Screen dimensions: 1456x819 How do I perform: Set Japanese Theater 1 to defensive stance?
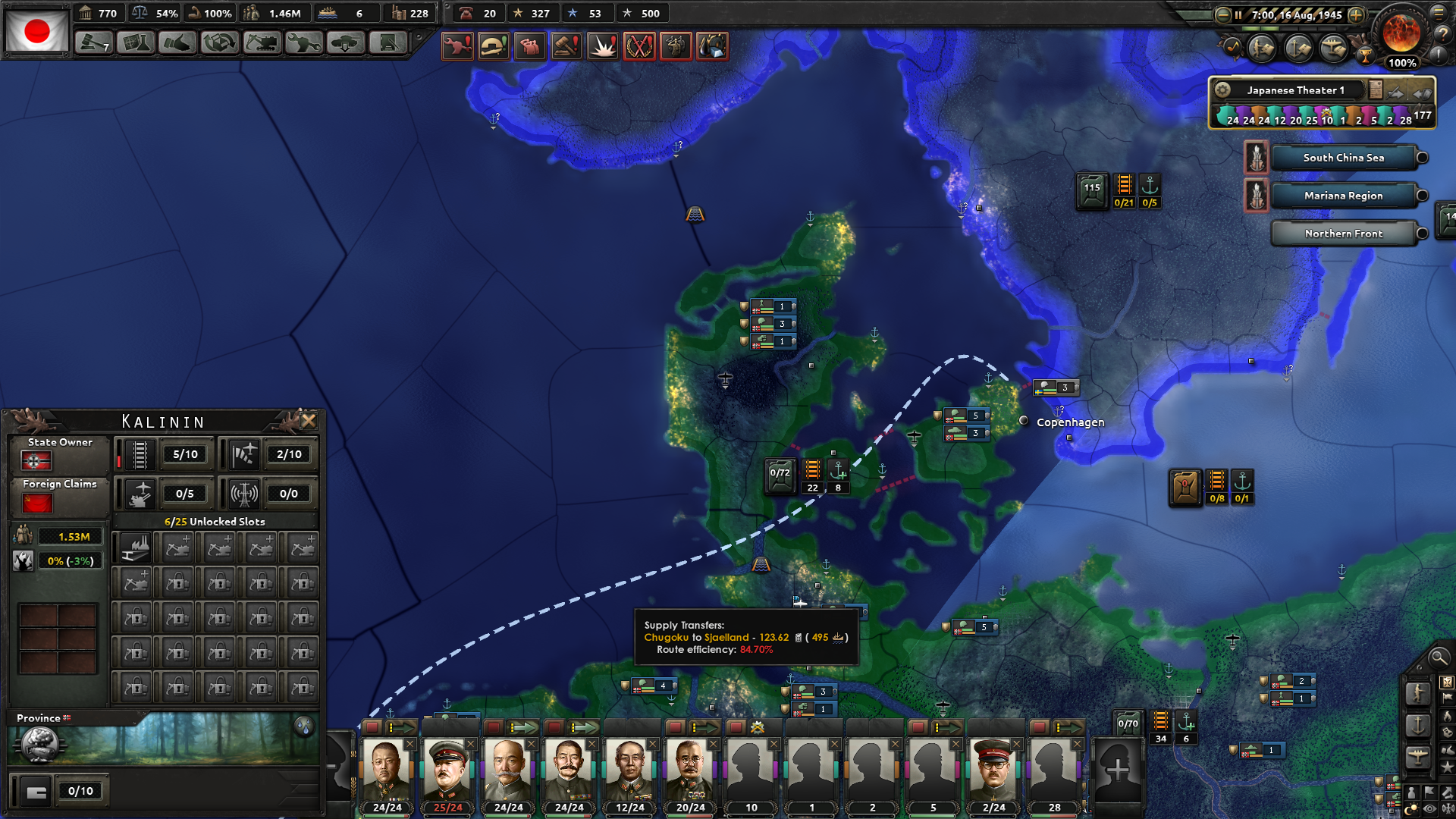click(1423, 94)
